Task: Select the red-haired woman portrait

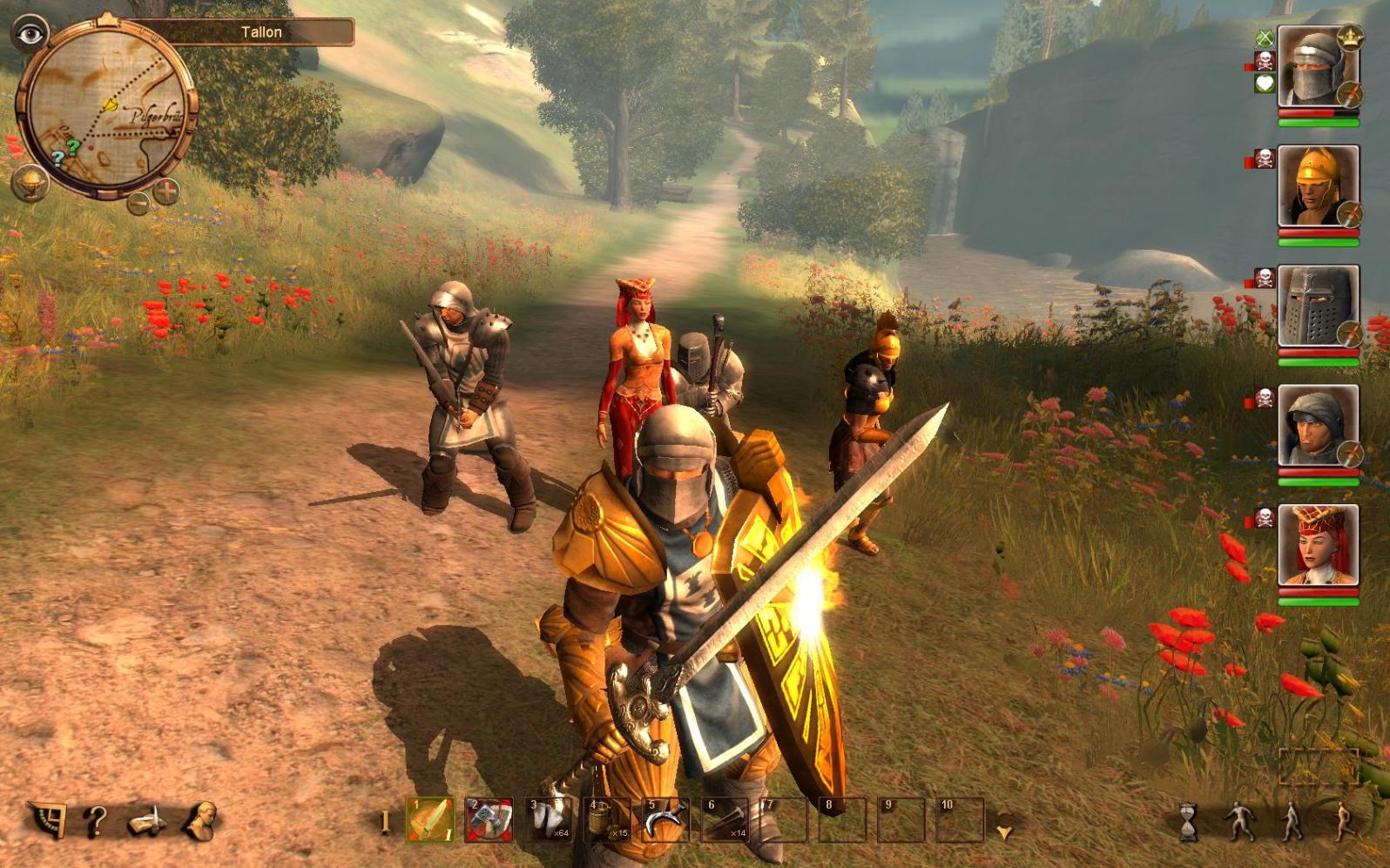Action: [1317, 546]
